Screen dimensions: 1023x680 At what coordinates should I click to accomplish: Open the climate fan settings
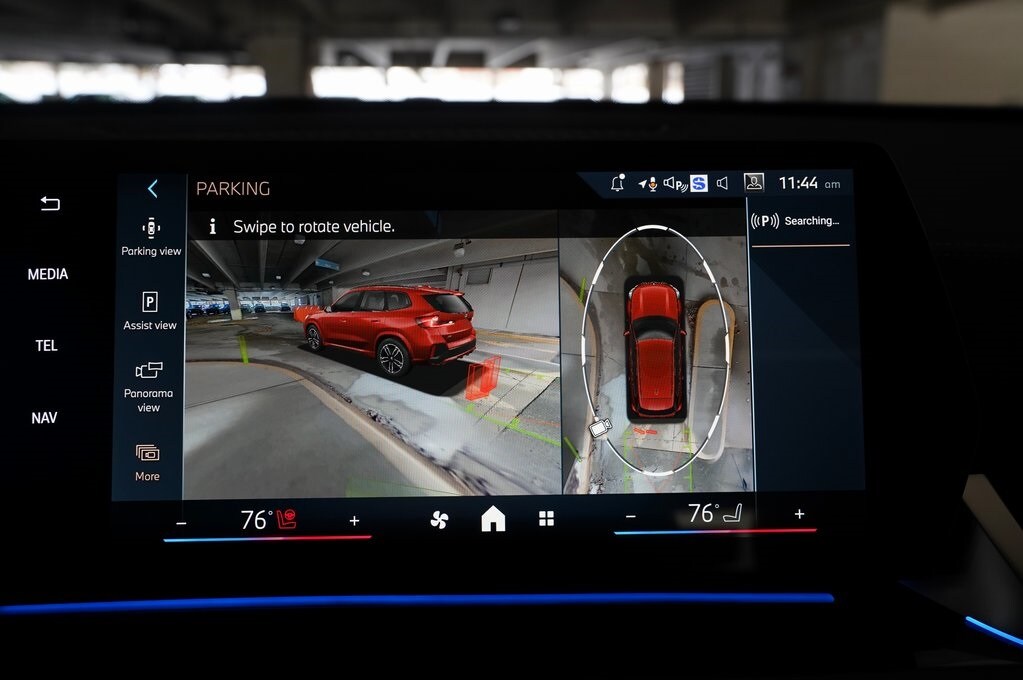point(439,519)
